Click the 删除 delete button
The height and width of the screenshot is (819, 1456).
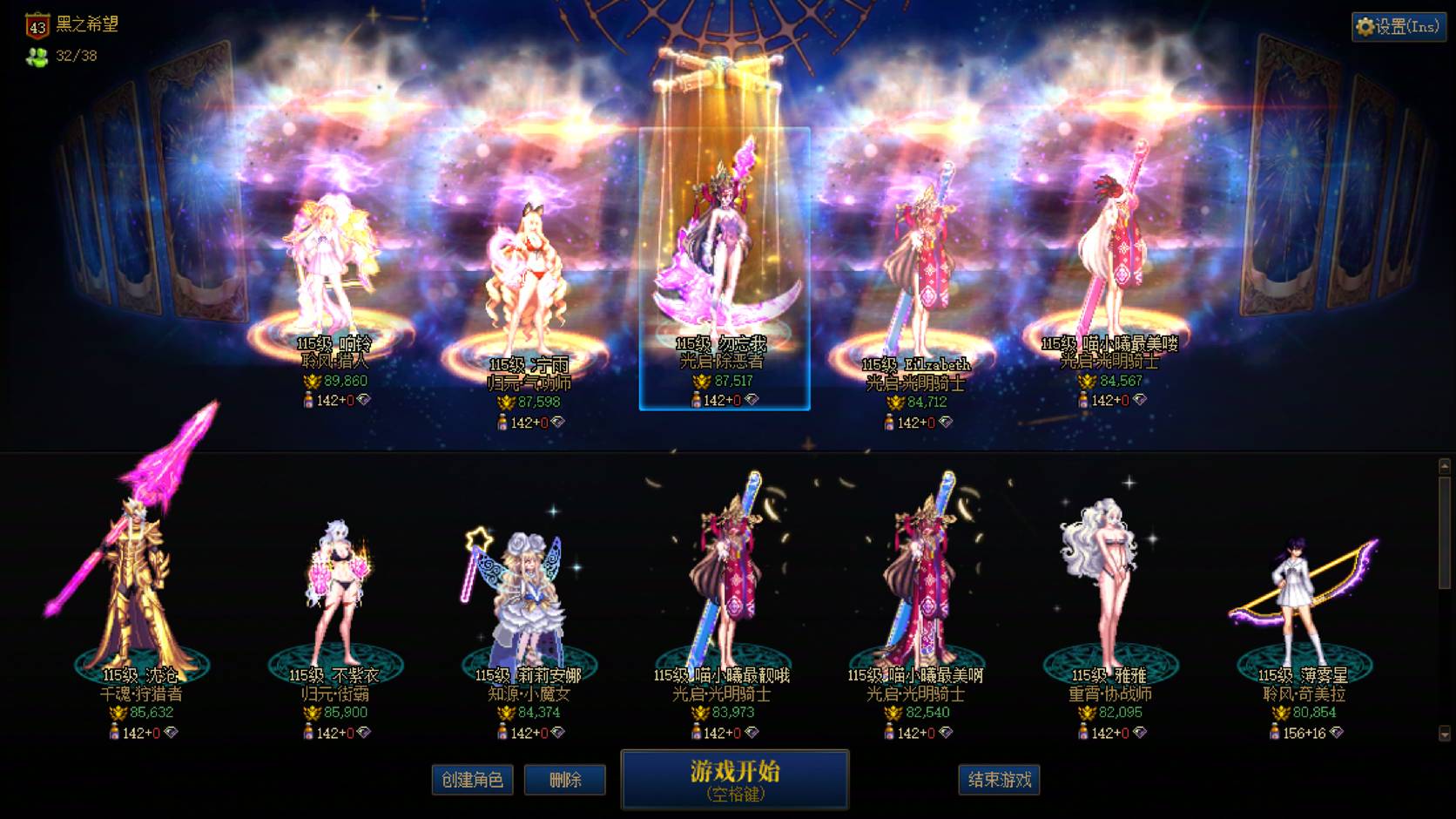pos(564,780)
